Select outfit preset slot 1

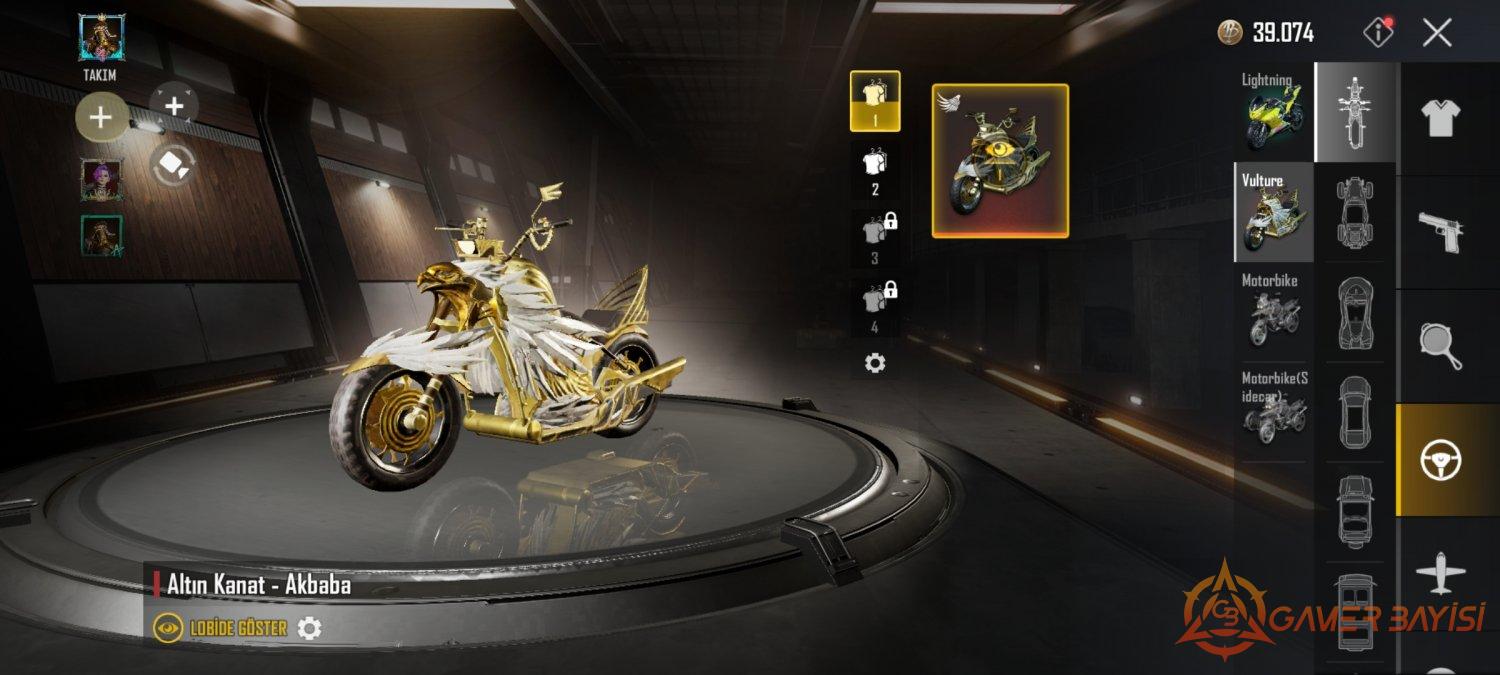coord(875,101)
